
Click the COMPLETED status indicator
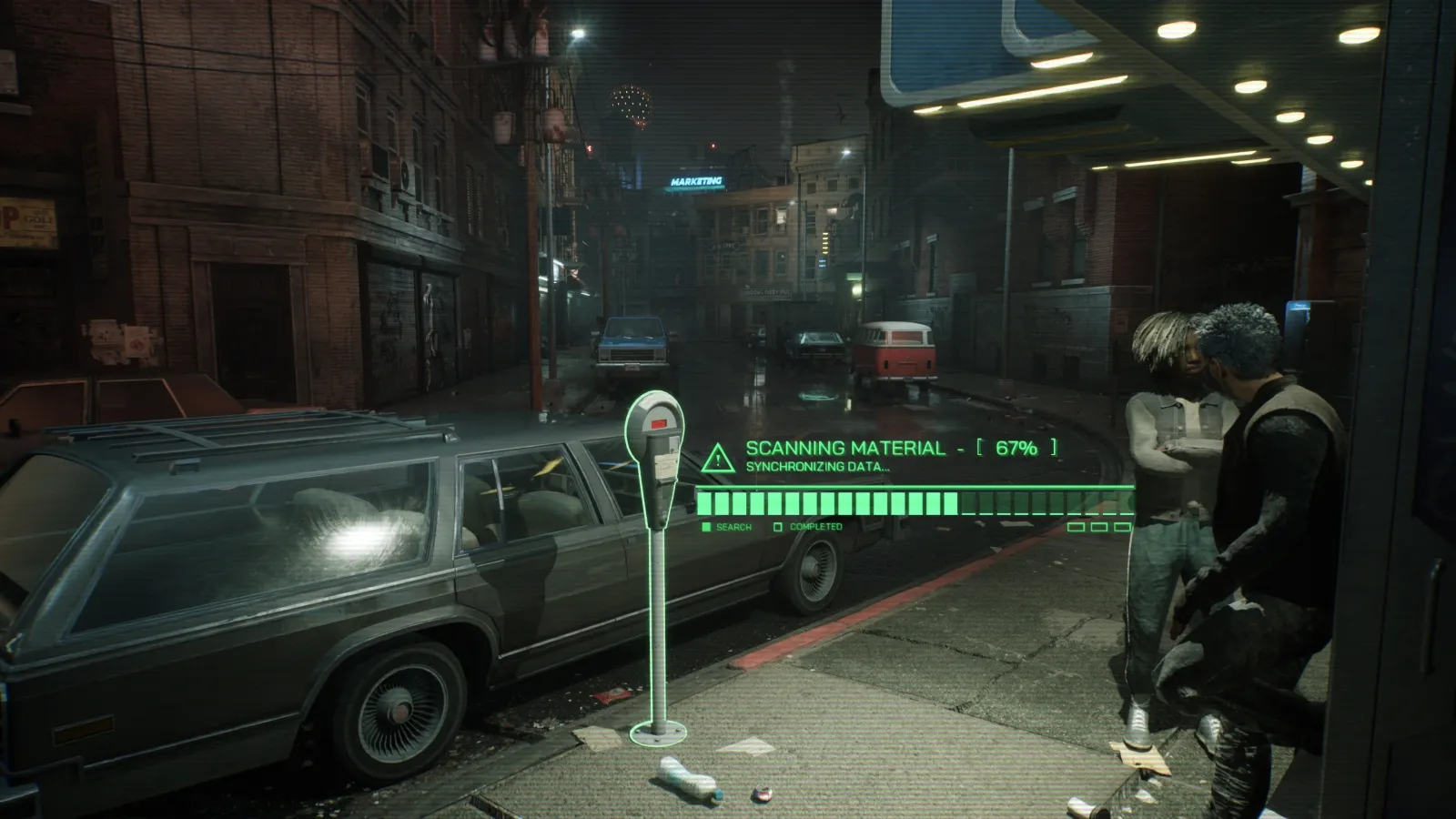(808, 527)
